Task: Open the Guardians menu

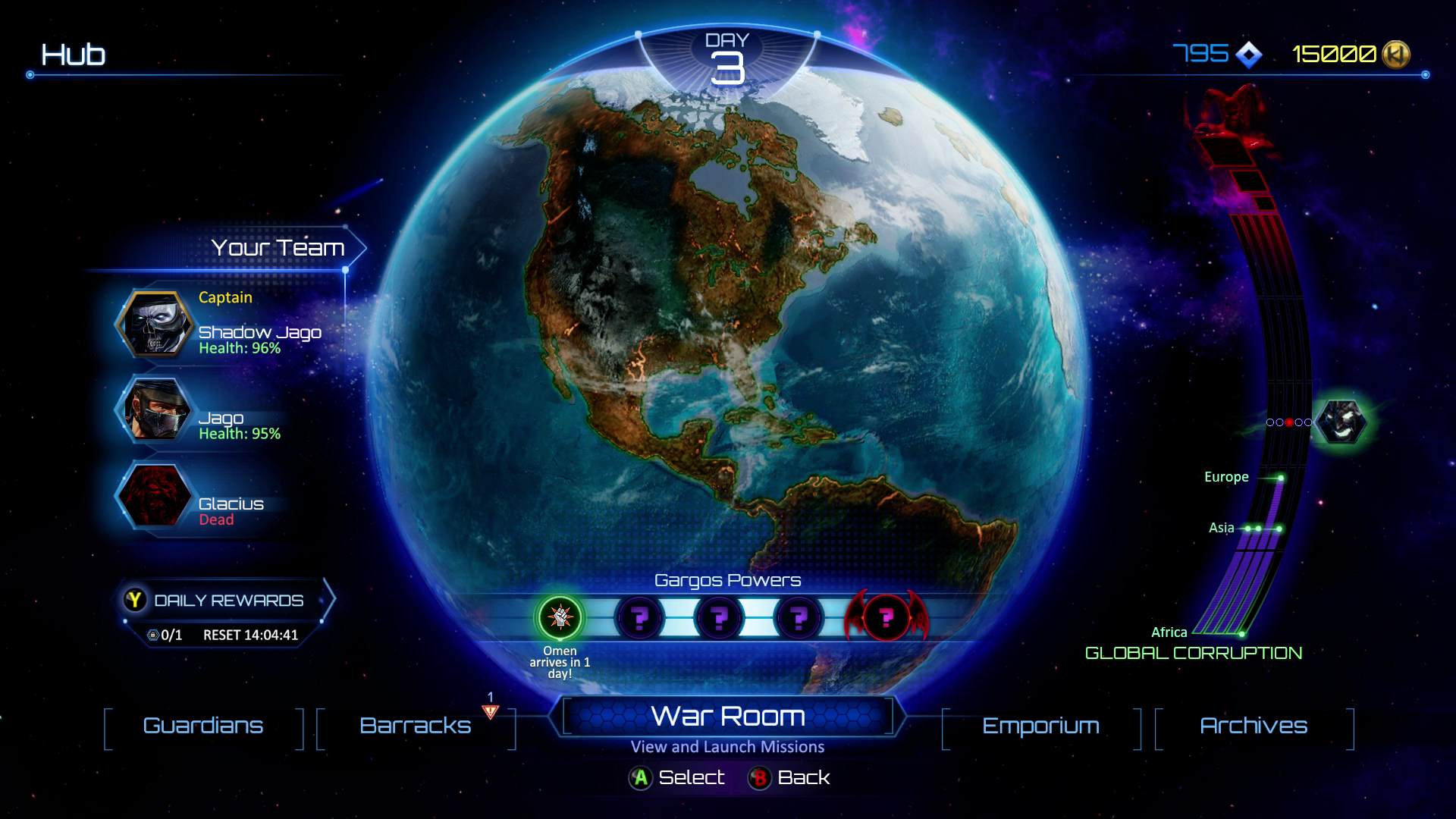Action: [x=203, y=726]
